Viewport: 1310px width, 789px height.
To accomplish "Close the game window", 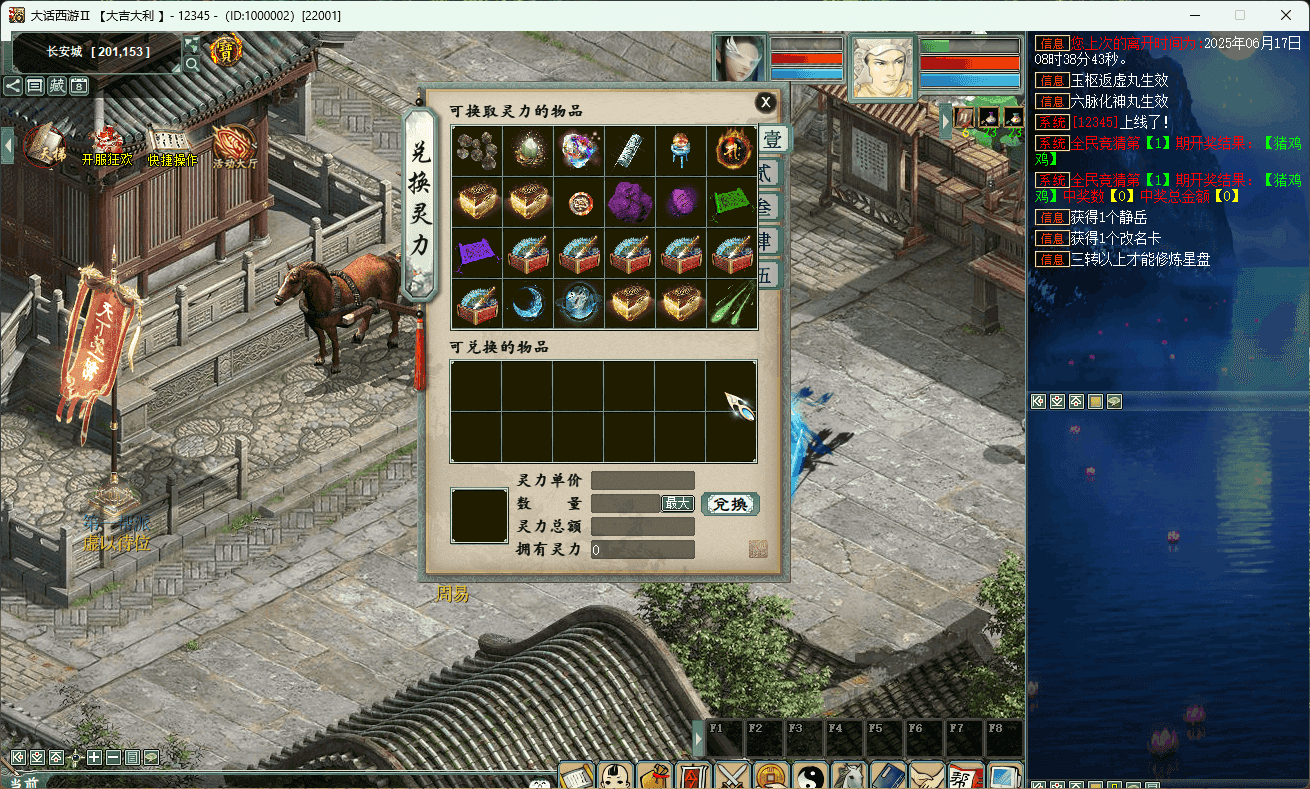I will click(x=1286, y=15).
